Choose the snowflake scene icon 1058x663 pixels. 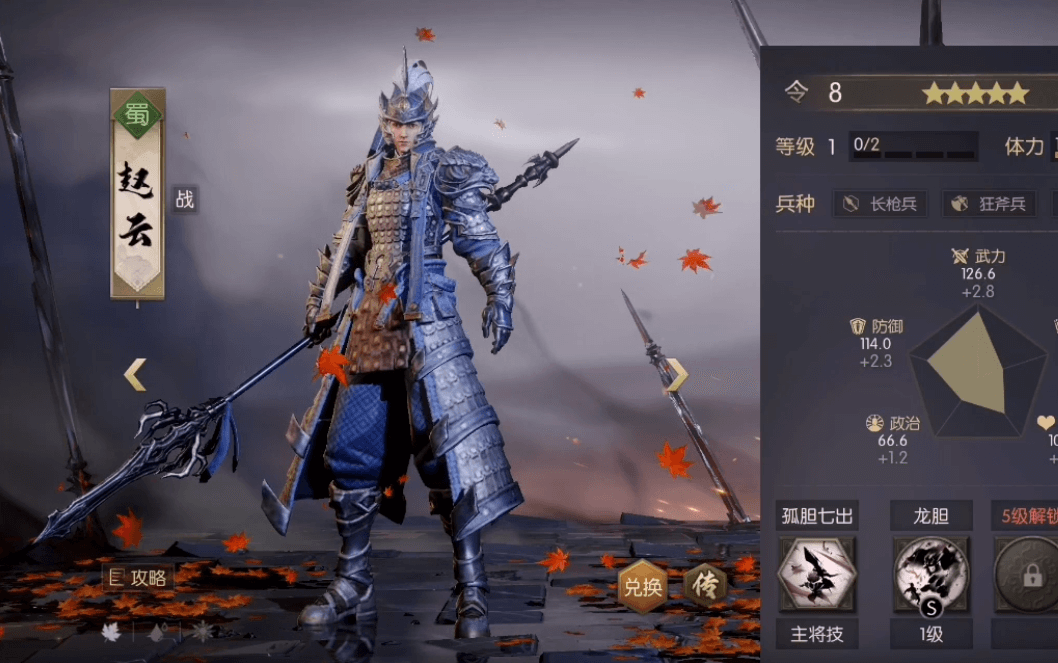[x=203, y=632]
